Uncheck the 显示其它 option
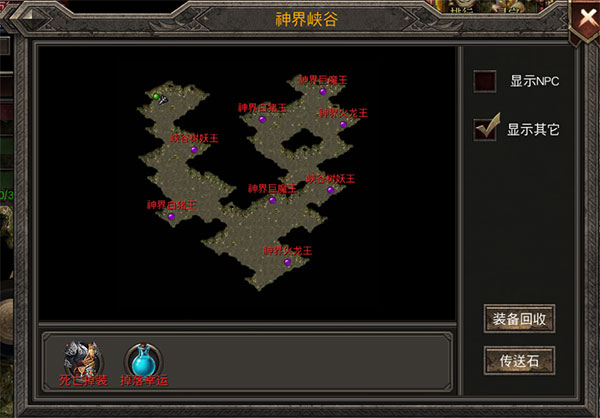Screen dimensions: 600x418 pos(486,129)
